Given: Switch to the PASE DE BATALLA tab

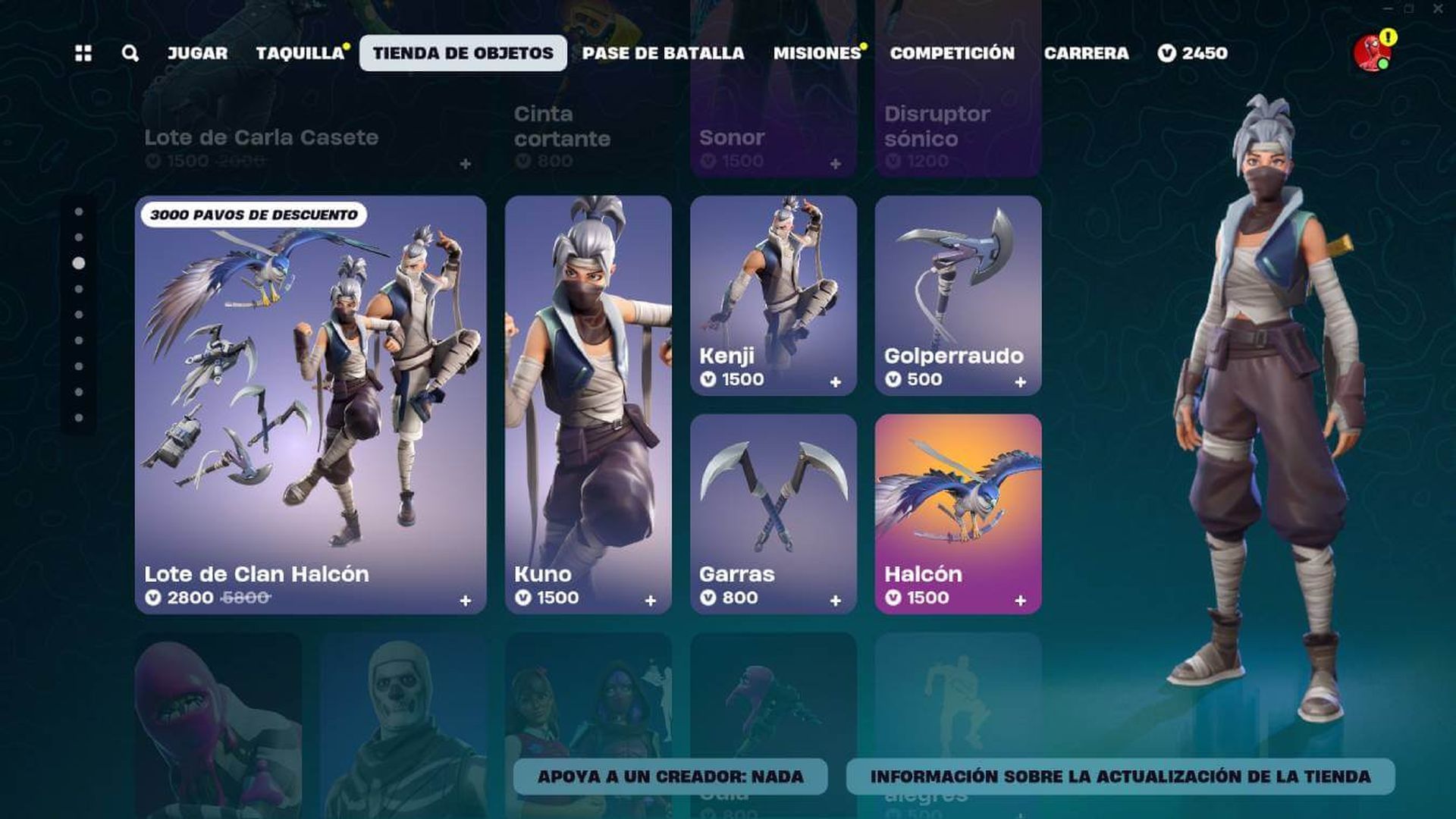Looking at the screenshot, I should click(x=661, y=53).
